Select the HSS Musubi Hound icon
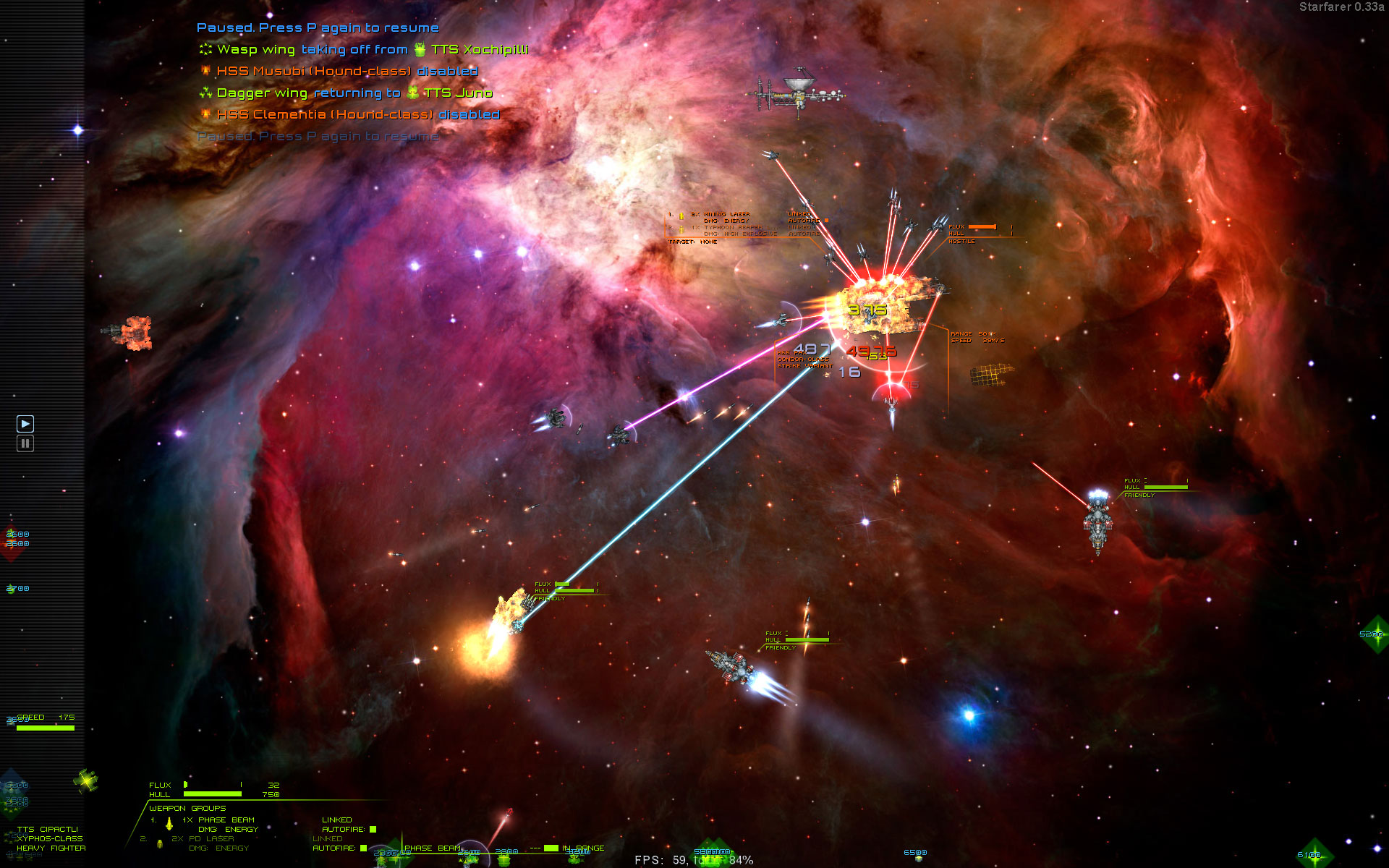 205,71
